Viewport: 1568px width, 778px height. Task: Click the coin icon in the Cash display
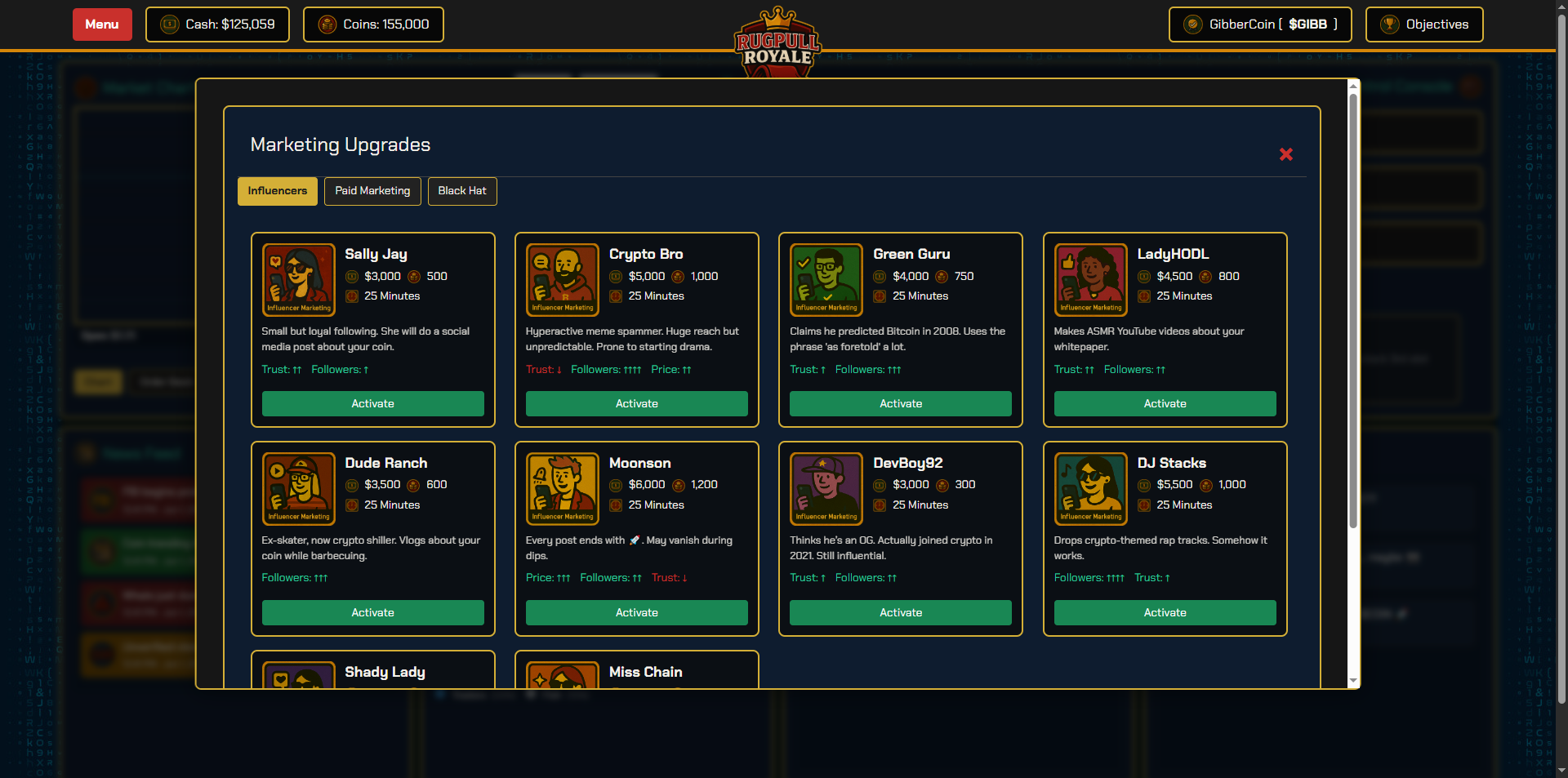pyautogui.click(x=169, y=24)
